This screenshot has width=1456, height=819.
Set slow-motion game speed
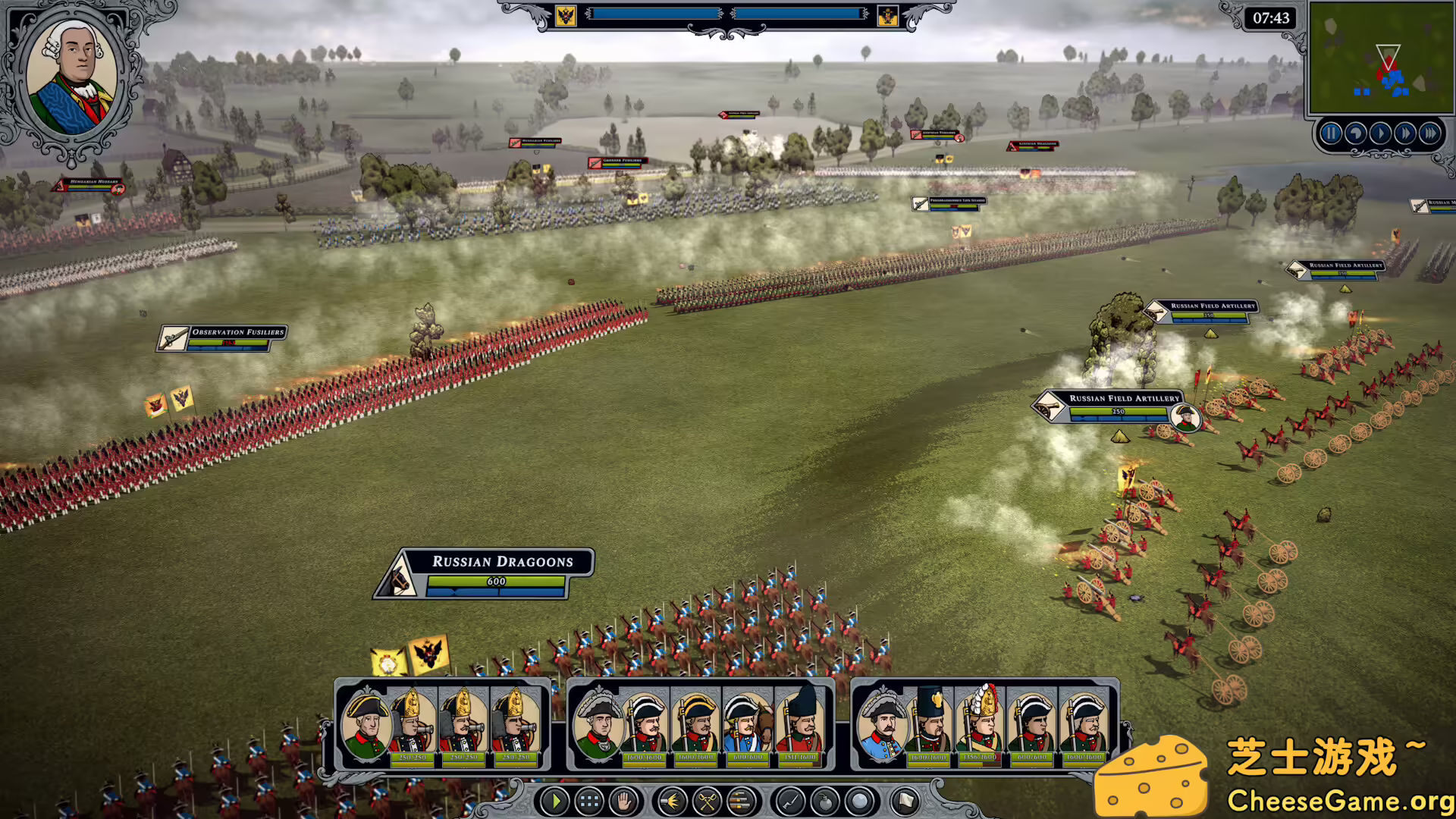(1355, 134)
